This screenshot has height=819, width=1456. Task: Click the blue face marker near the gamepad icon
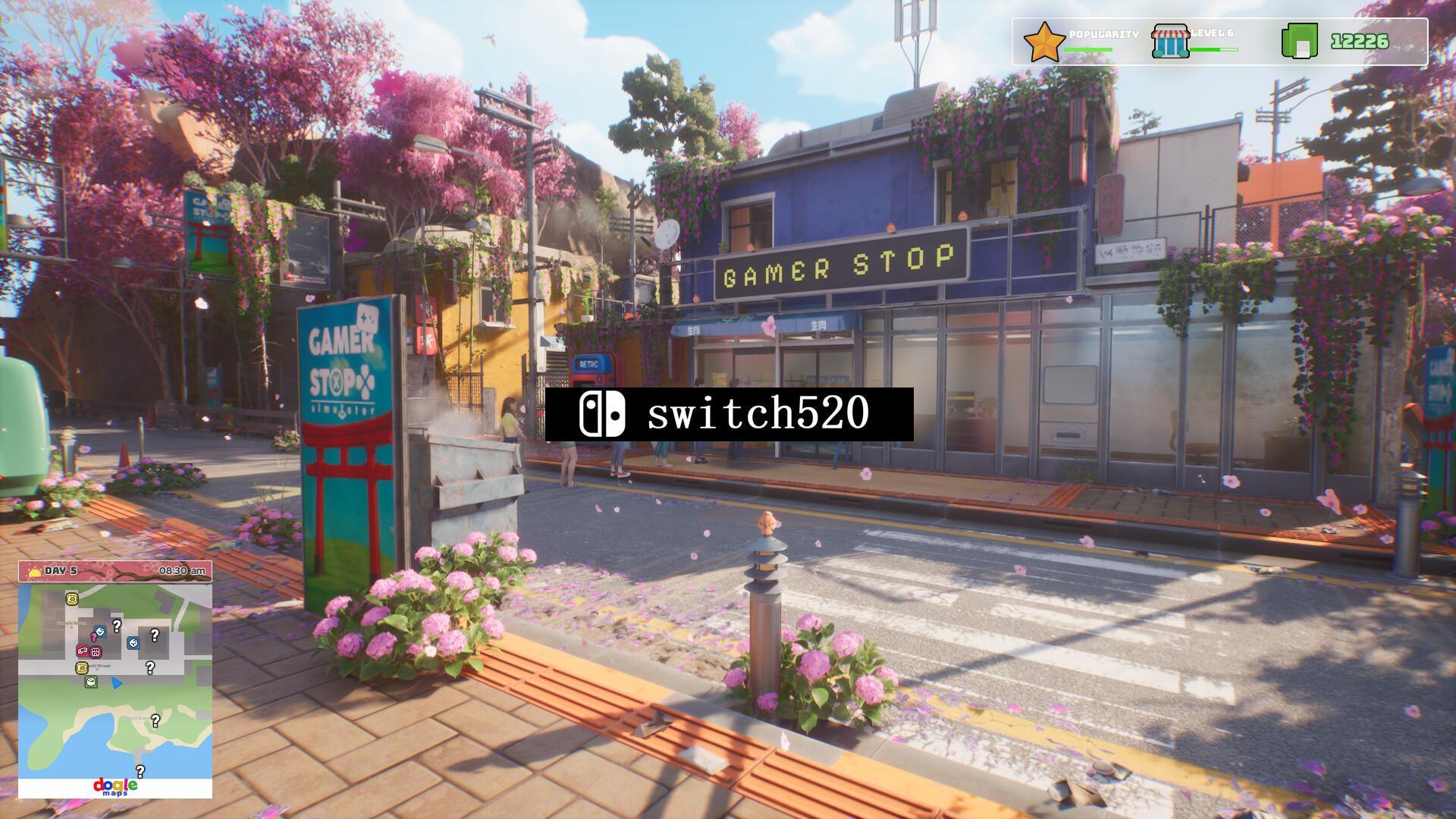click(x=99, y=632)
